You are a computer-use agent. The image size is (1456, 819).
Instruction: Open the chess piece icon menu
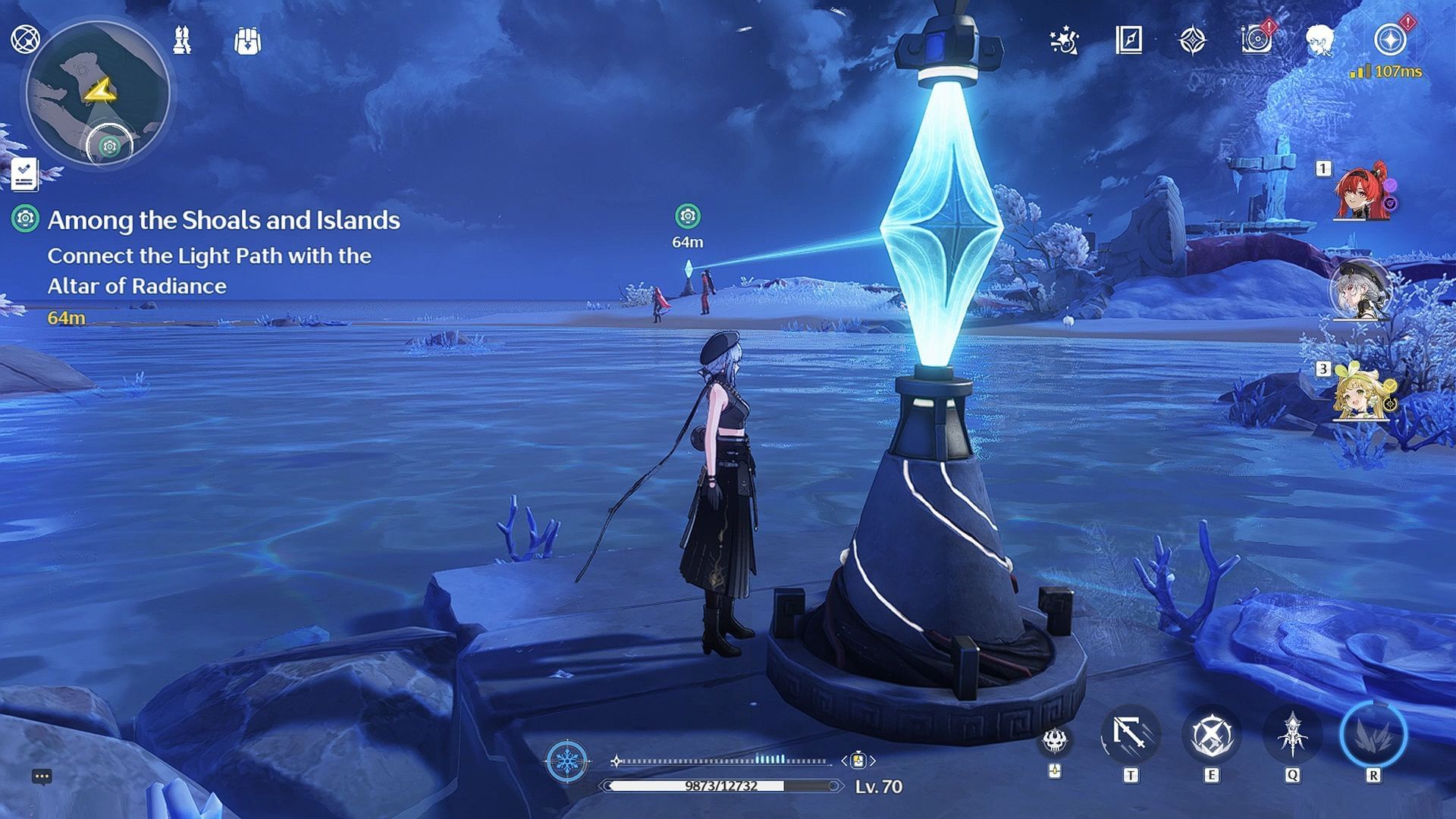click(182, 39)
